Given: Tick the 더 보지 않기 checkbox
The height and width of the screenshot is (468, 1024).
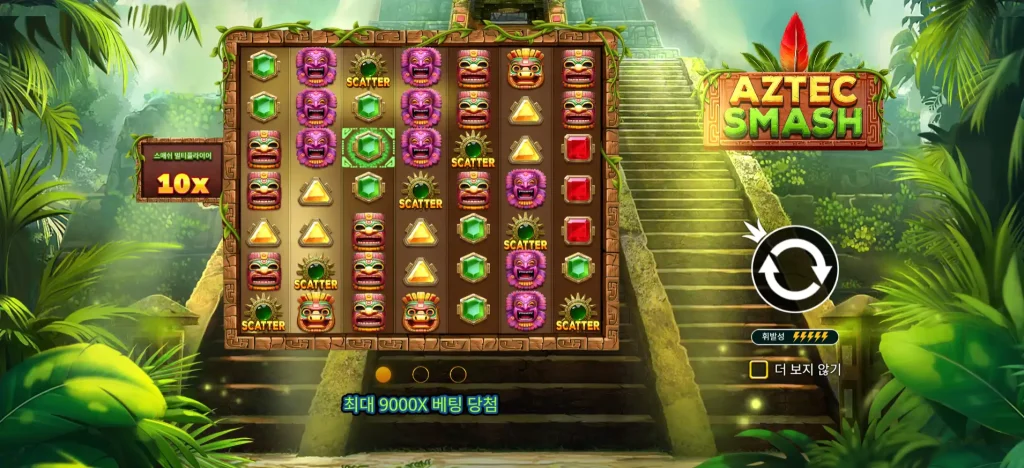Looking at the screenshot, I should click(x=759, y=369).
